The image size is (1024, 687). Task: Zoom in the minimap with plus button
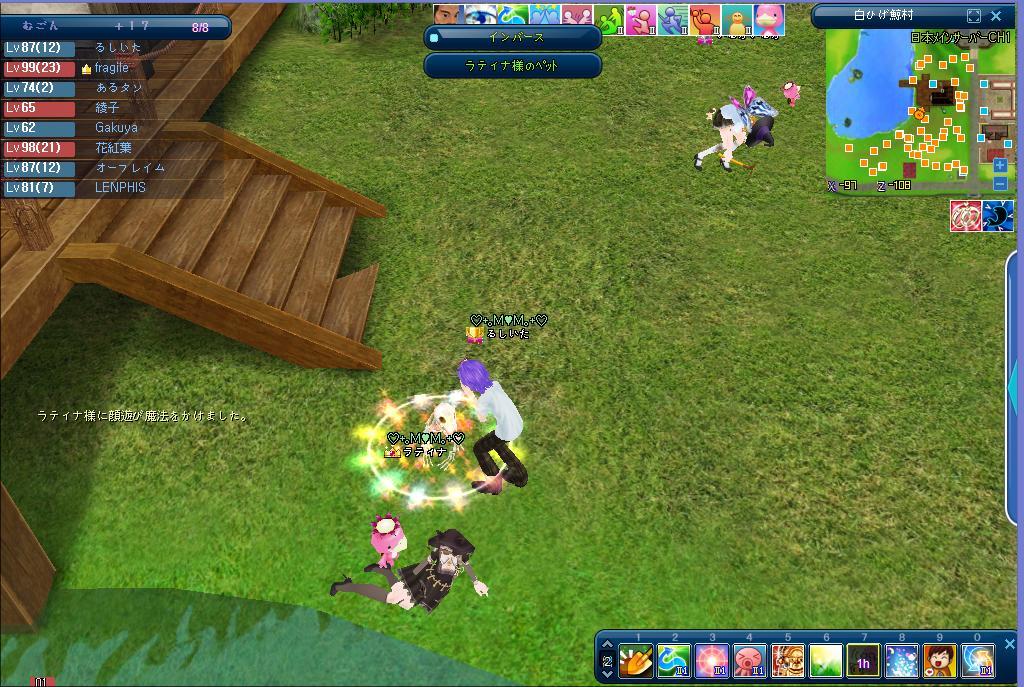pos(1000,166)
